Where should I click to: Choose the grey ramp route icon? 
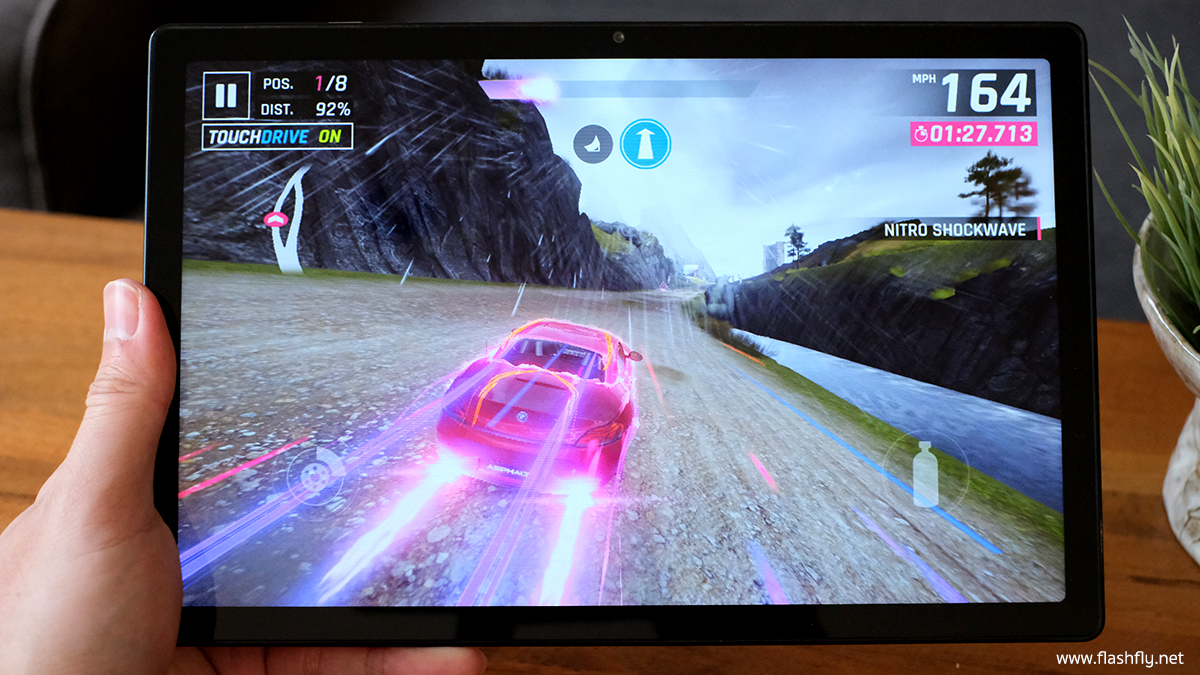click(x=592, y=145)
